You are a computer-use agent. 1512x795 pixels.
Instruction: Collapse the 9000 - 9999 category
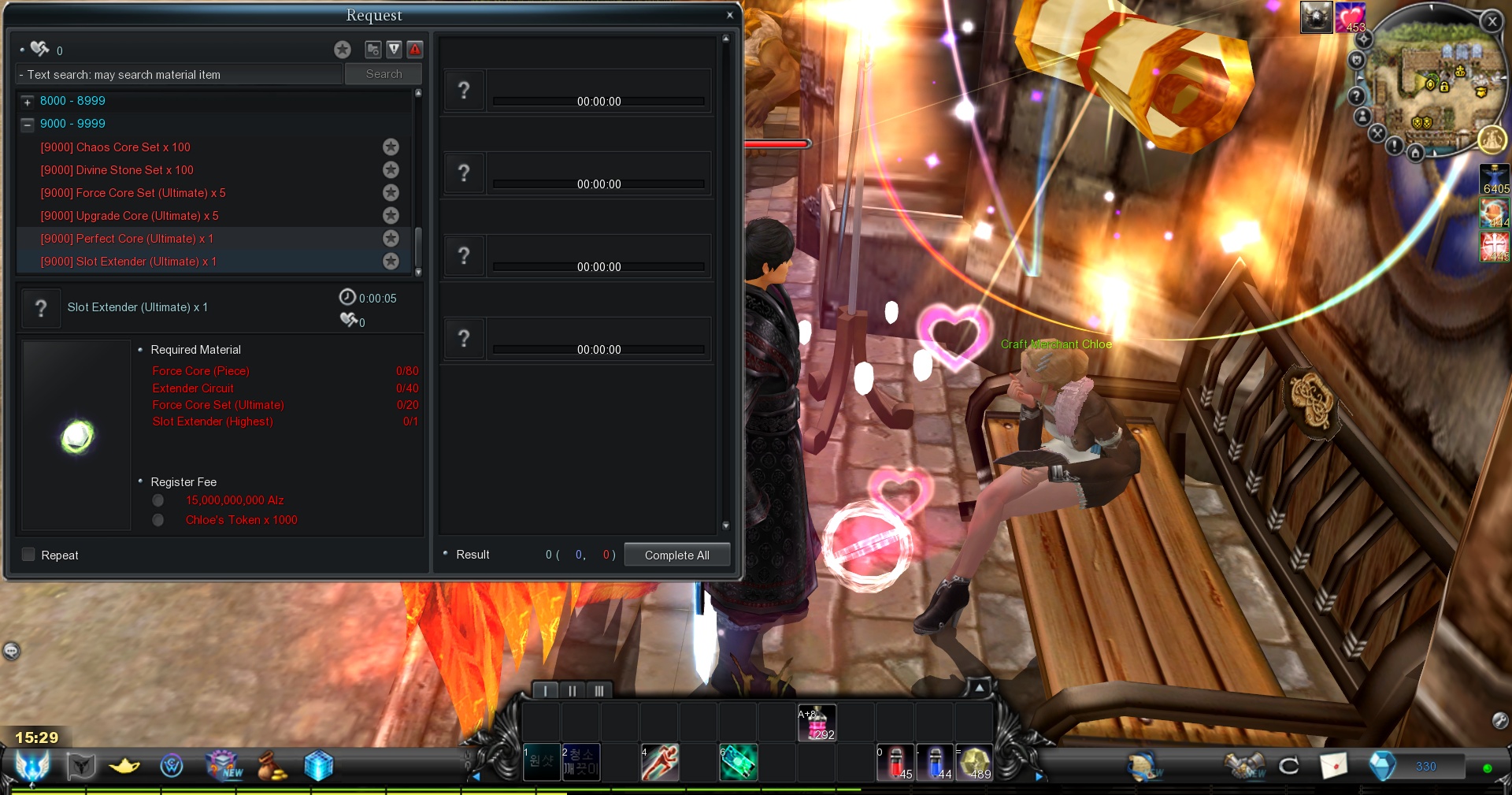point(28,124)
